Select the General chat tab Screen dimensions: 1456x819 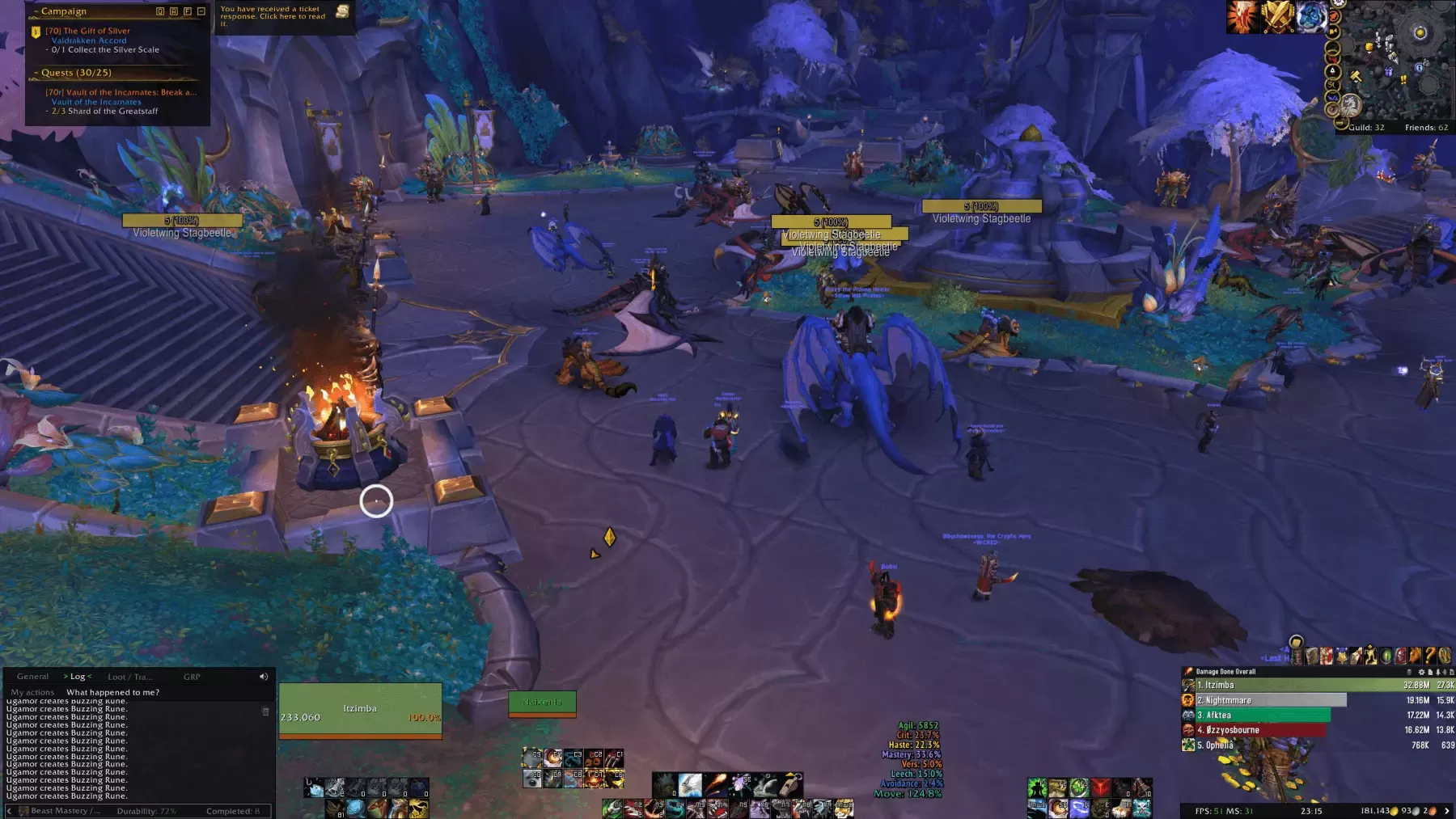(32, 676)
